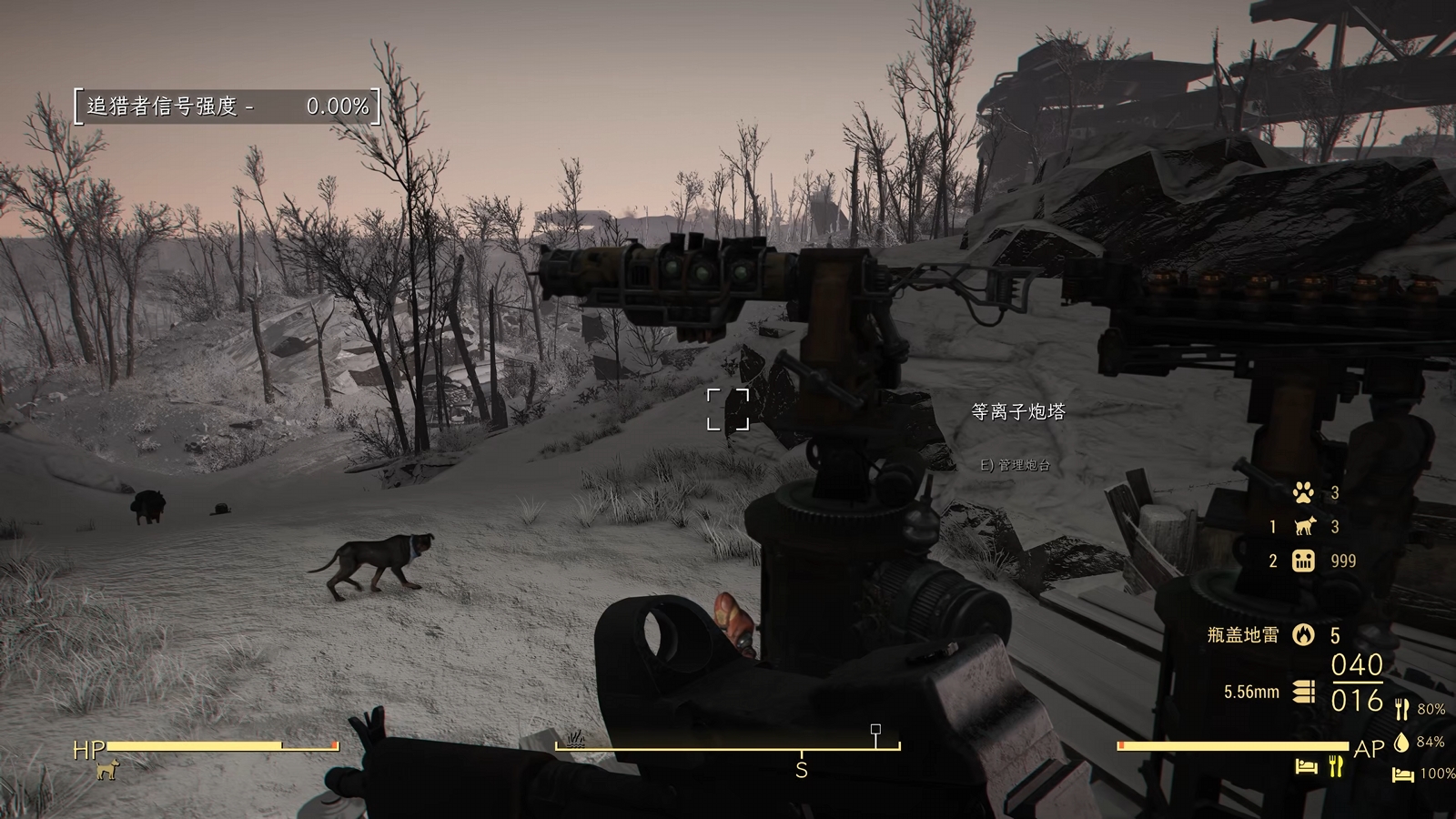Viewport: 1456px width, 819px height.
Task: Click the 5.56mm bullets ammo icon
Action: tap(1304, 692)
